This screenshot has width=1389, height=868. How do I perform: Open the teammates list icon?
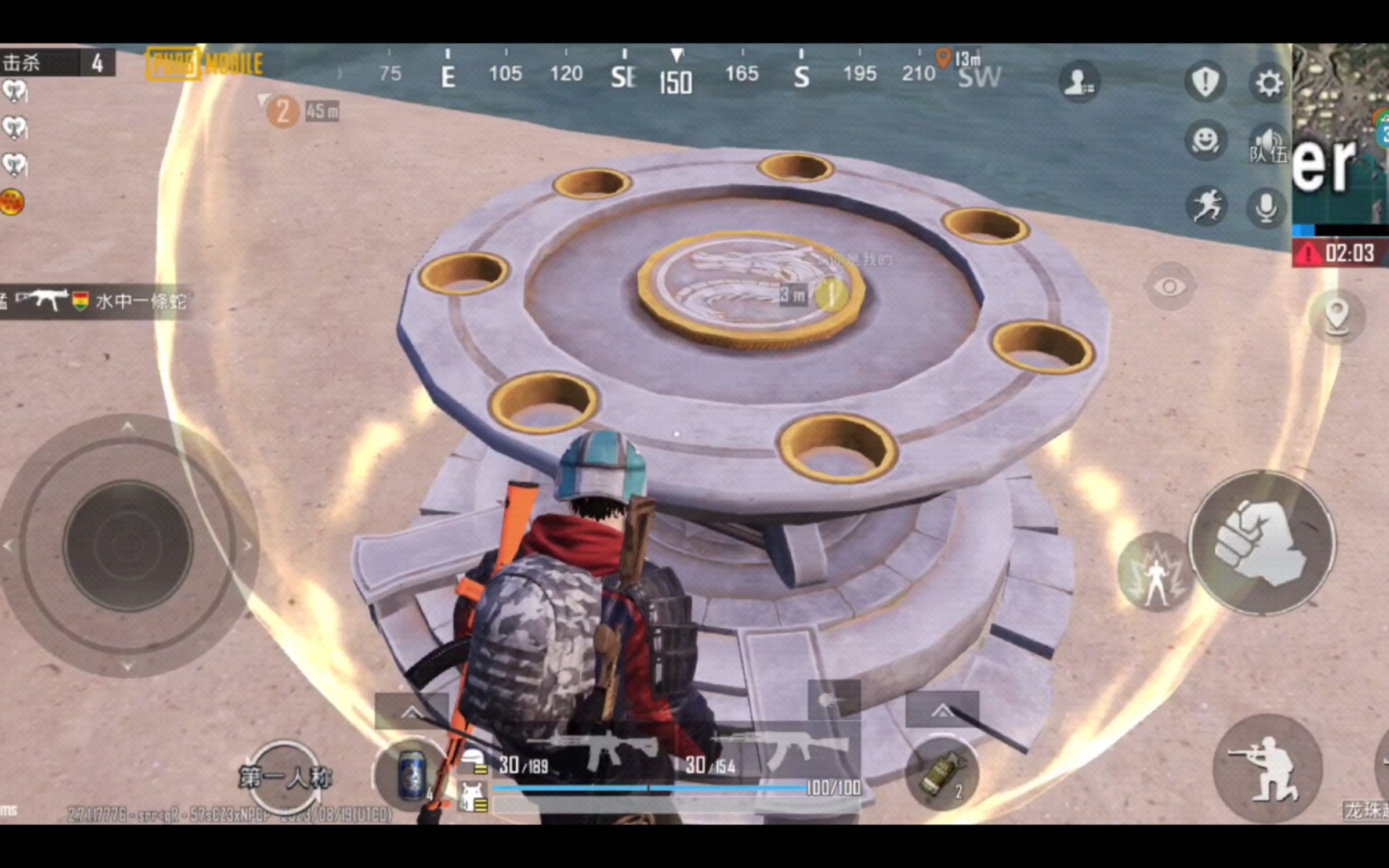tap(1078, 82)
